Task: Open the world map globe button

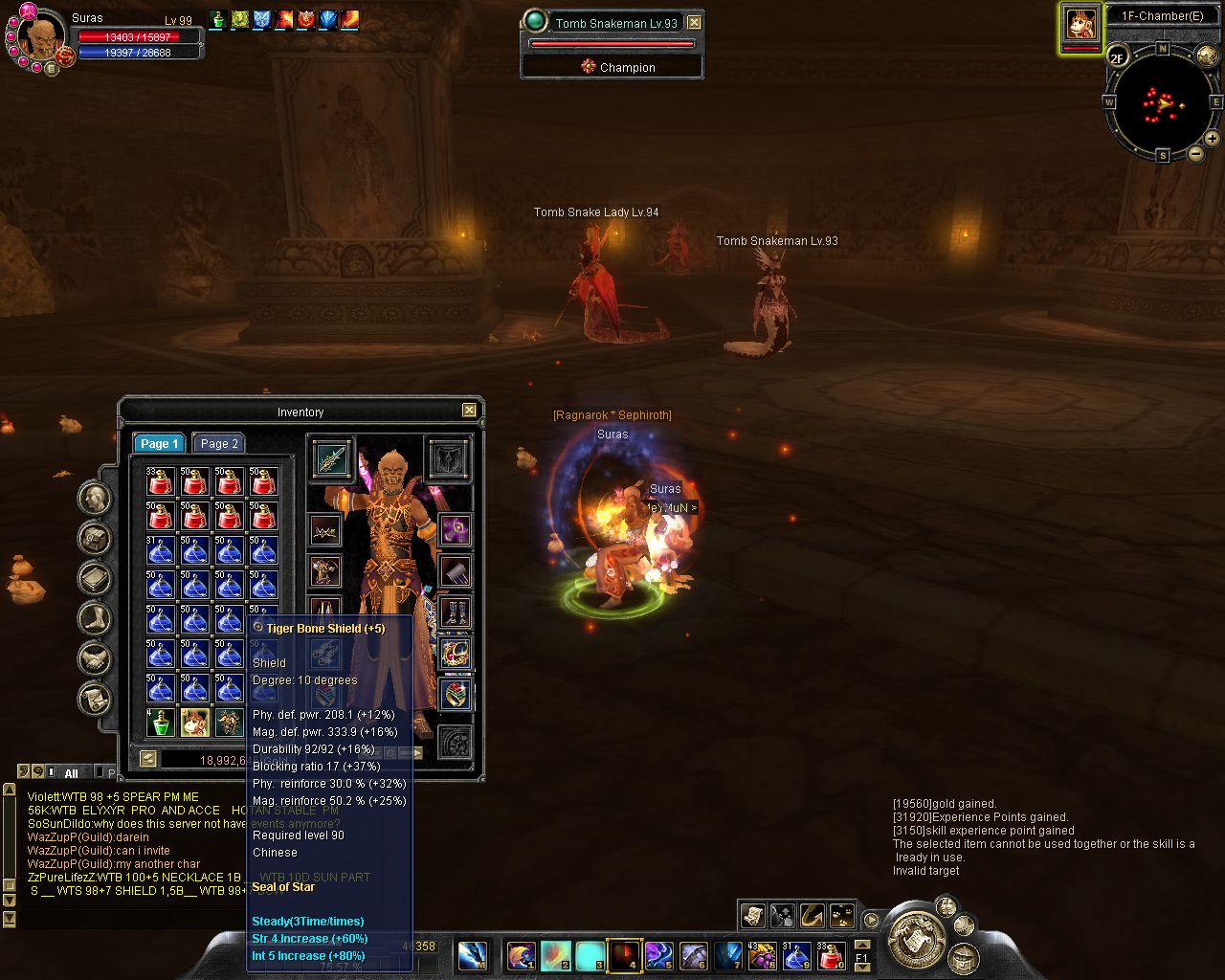Action: coord(1207,56)
